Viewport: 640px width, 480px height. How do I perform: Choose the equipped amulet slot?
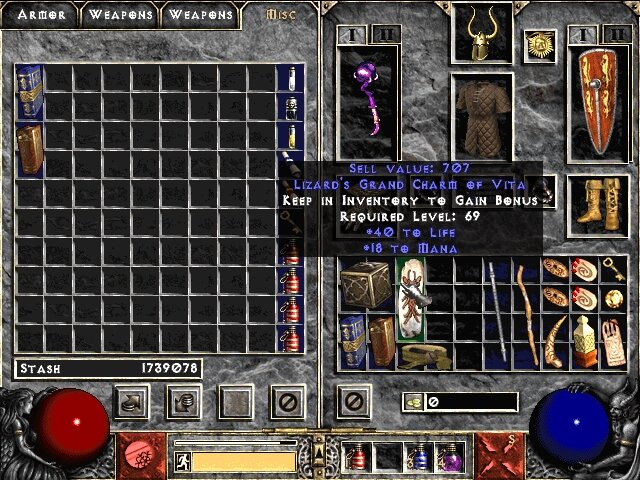(540, 45)
